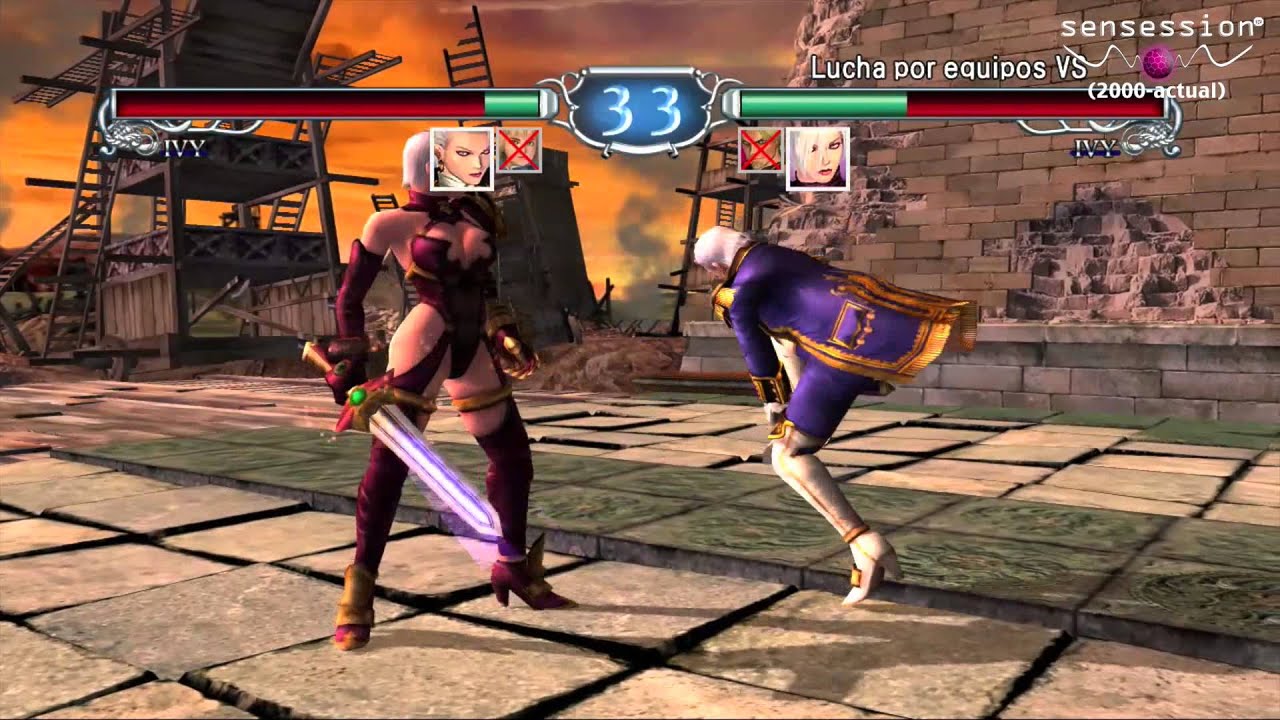Click the defeated teammate icon with red X on right

[762, 152]
